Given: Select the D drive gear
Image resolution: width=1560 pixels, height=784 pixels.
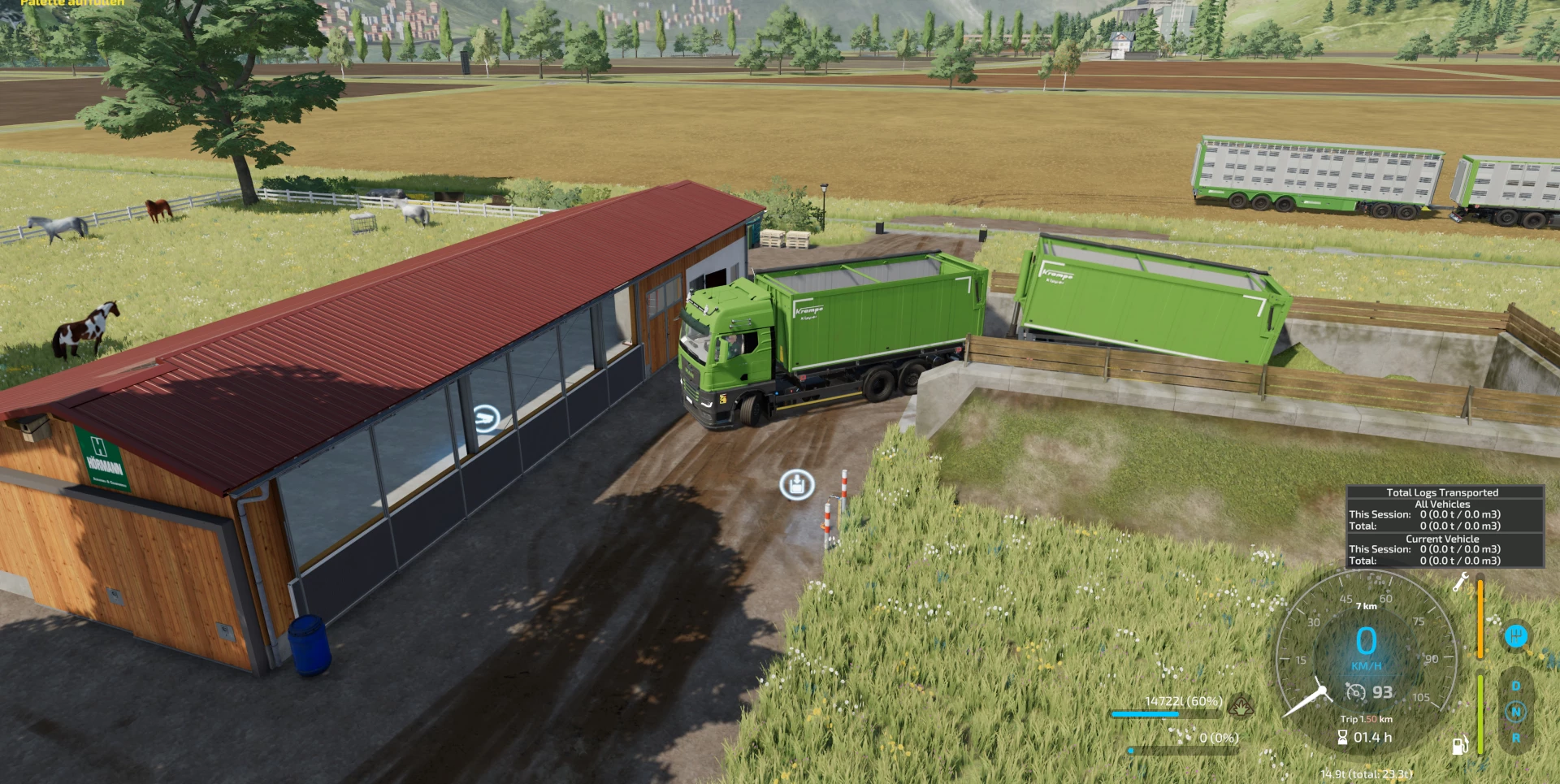Looking at the screenshot, I should 1515,687.
